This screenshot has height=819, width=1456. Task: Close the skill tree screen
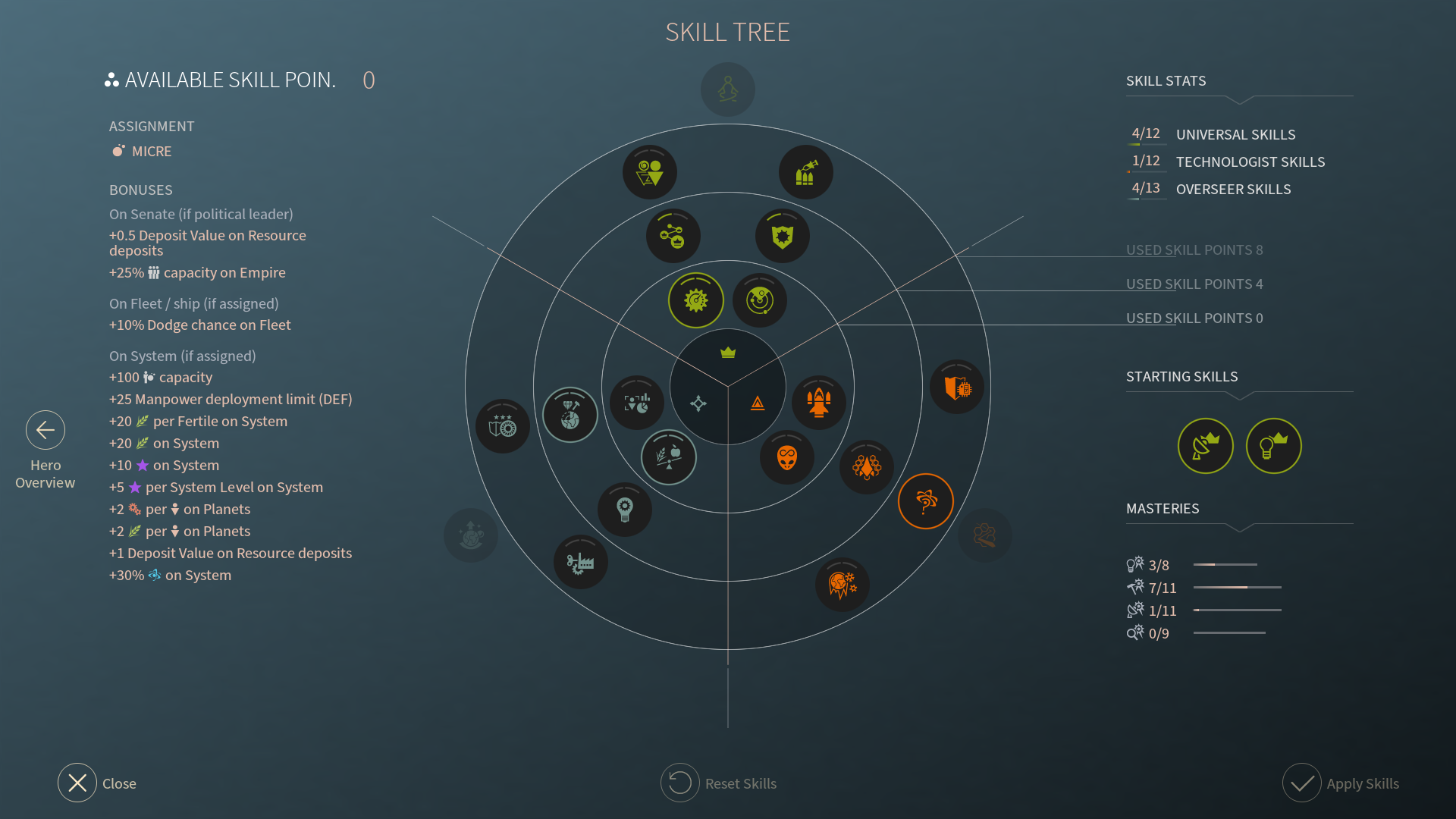click(77, 783)
